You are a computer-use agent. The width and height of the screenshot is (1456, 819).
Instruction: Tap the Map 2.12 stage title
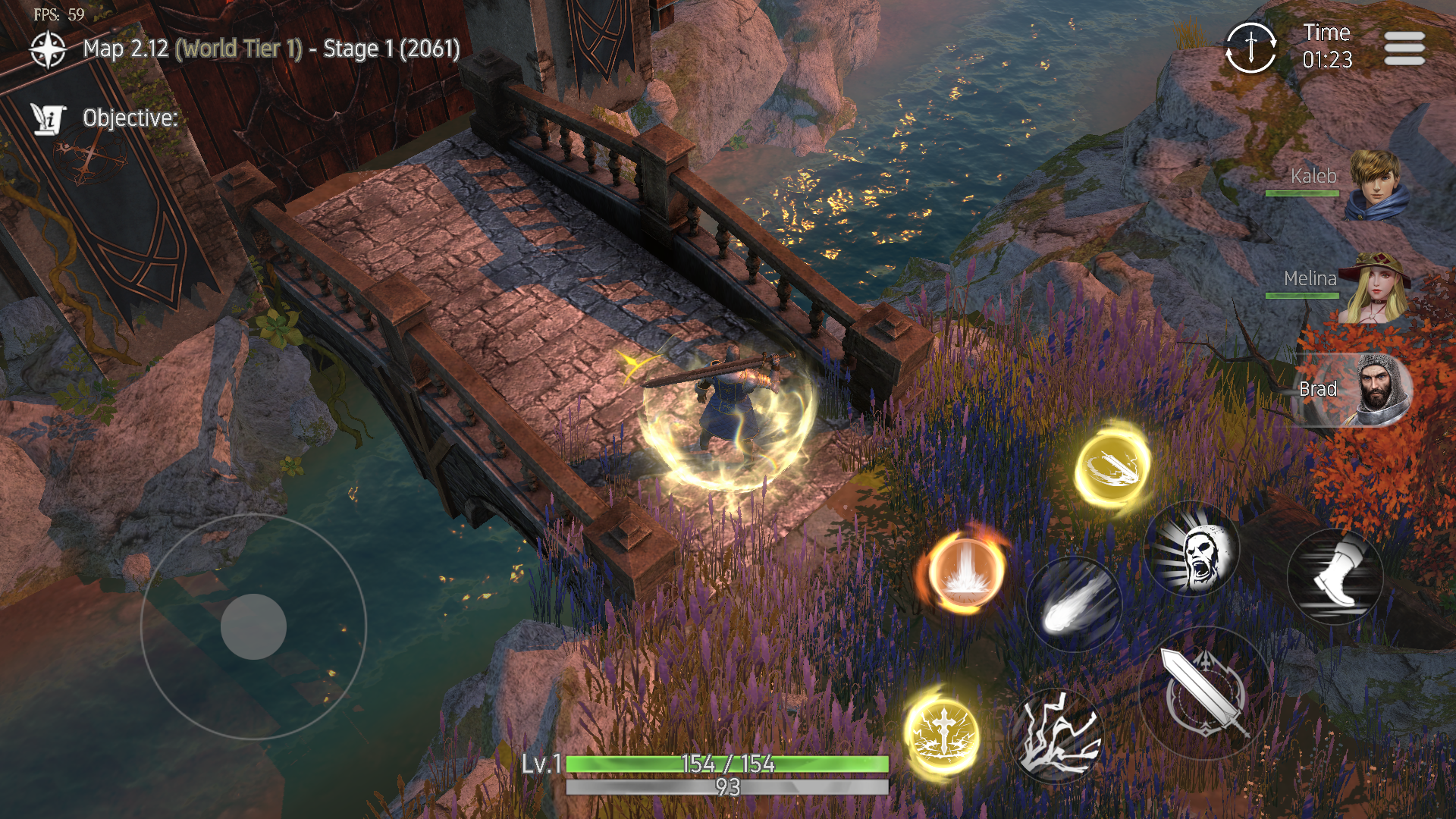coord(269,49)
